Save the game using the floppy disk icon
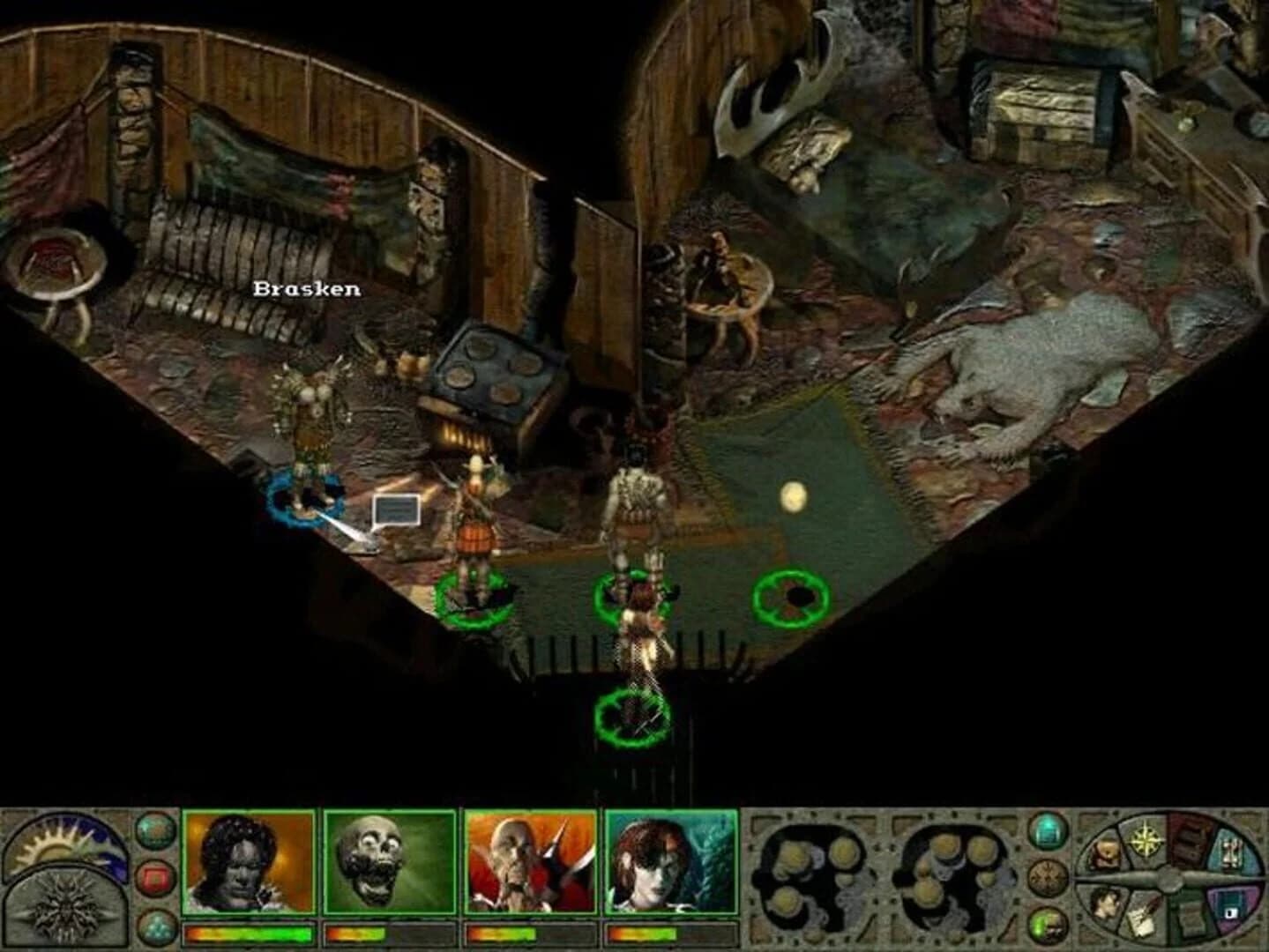 [1230, 911]
